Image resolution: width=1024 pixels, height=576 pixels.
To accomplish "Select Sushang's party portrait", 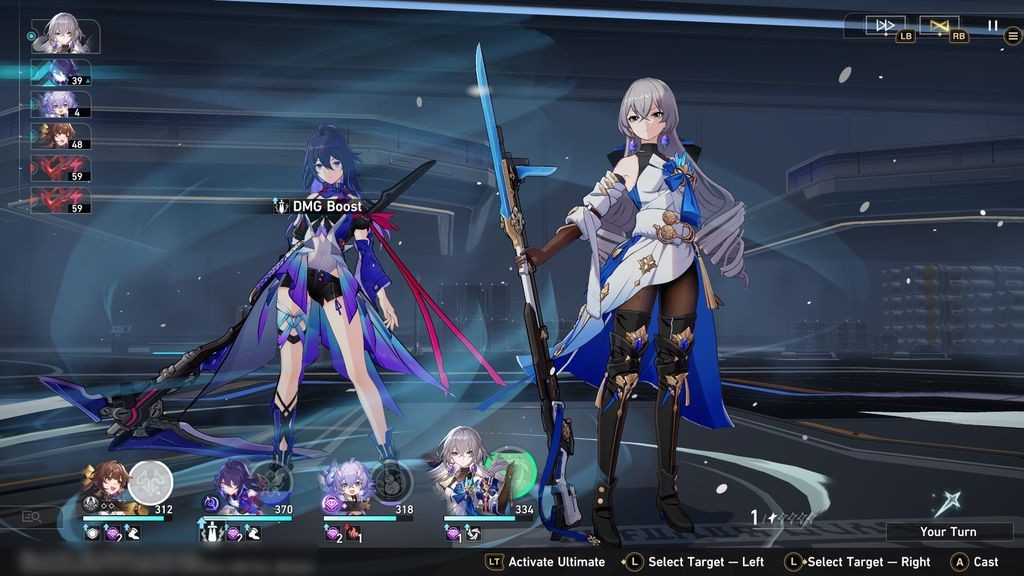I will [107, 483].
